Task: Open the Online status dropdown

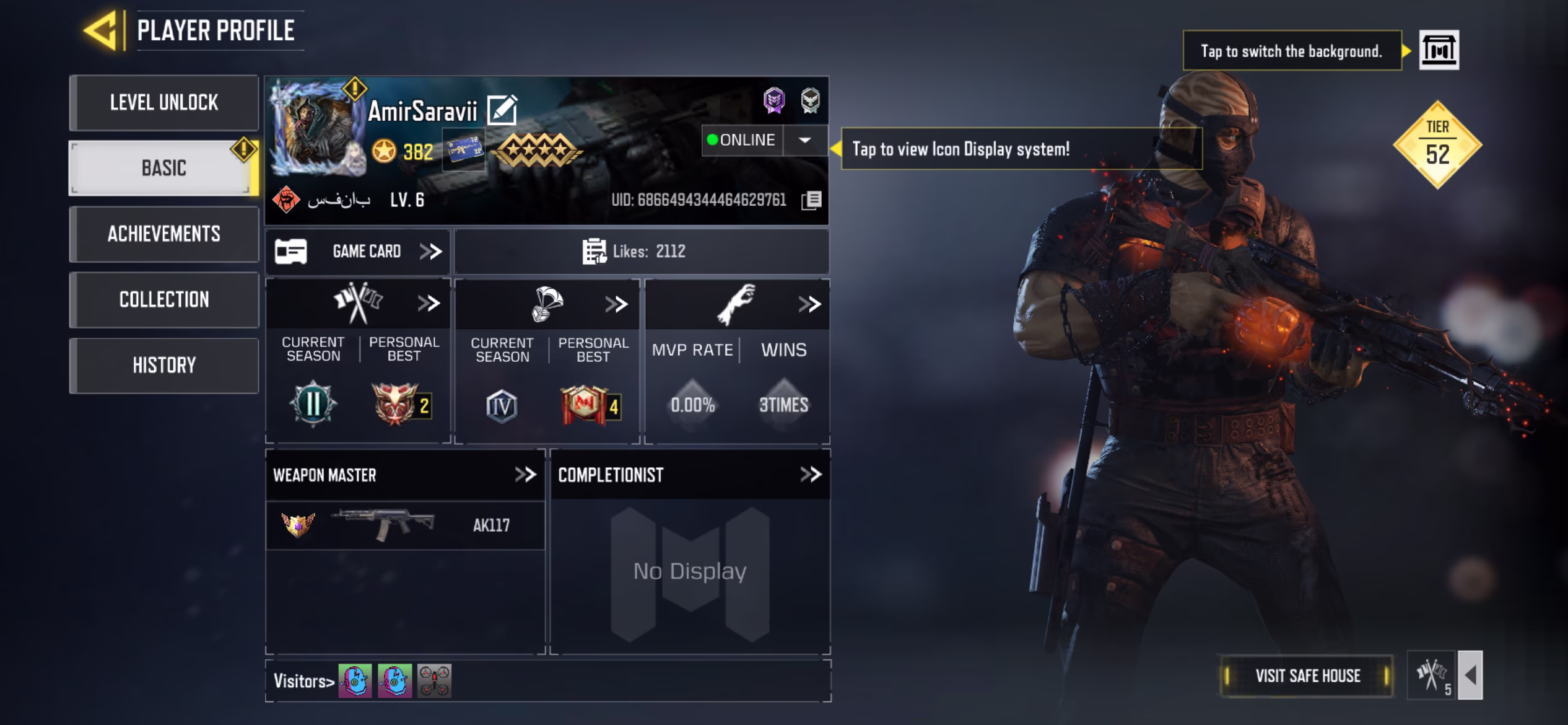Action: [804, 140]
